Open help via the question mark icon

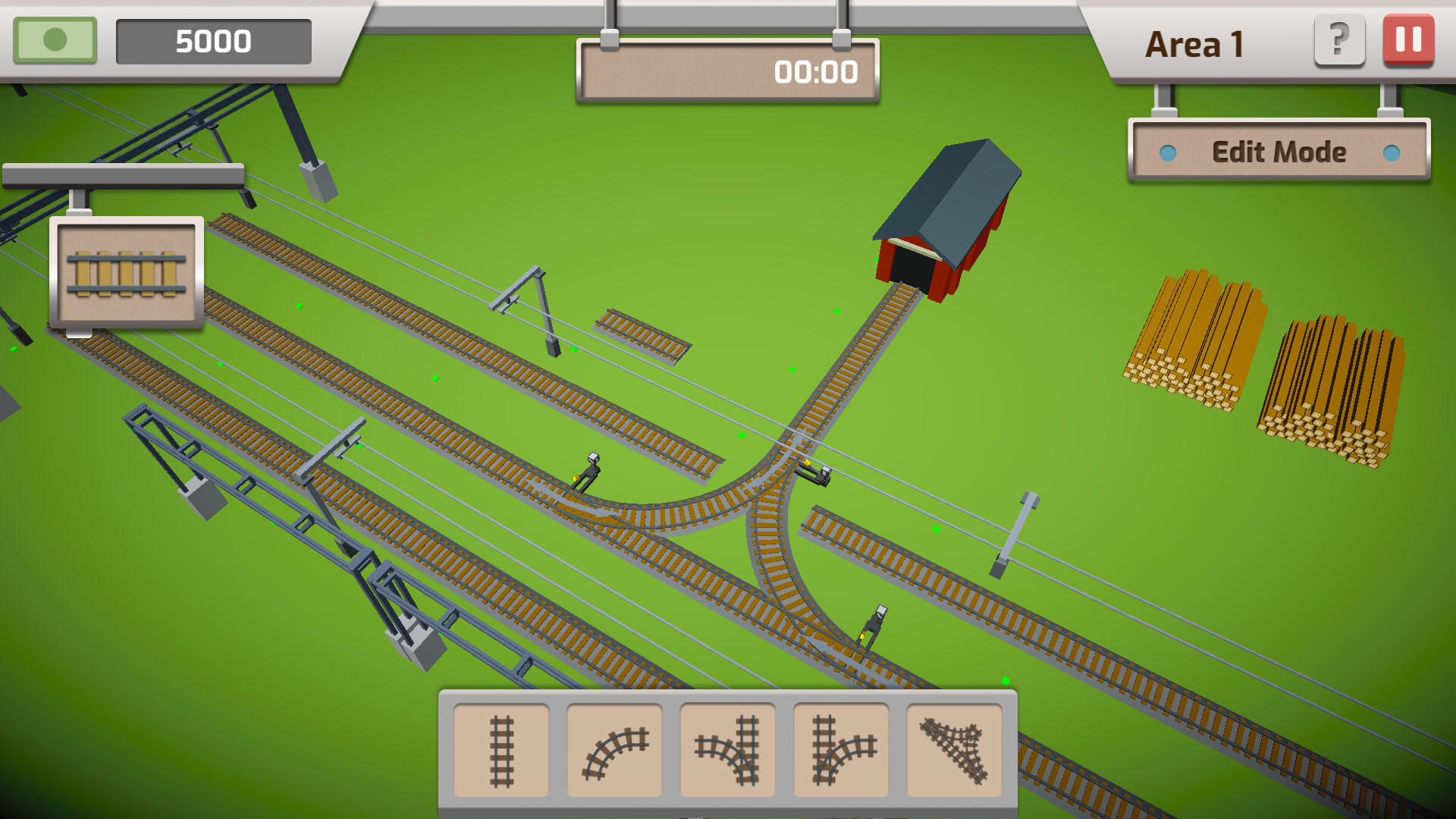point(1340,40)
